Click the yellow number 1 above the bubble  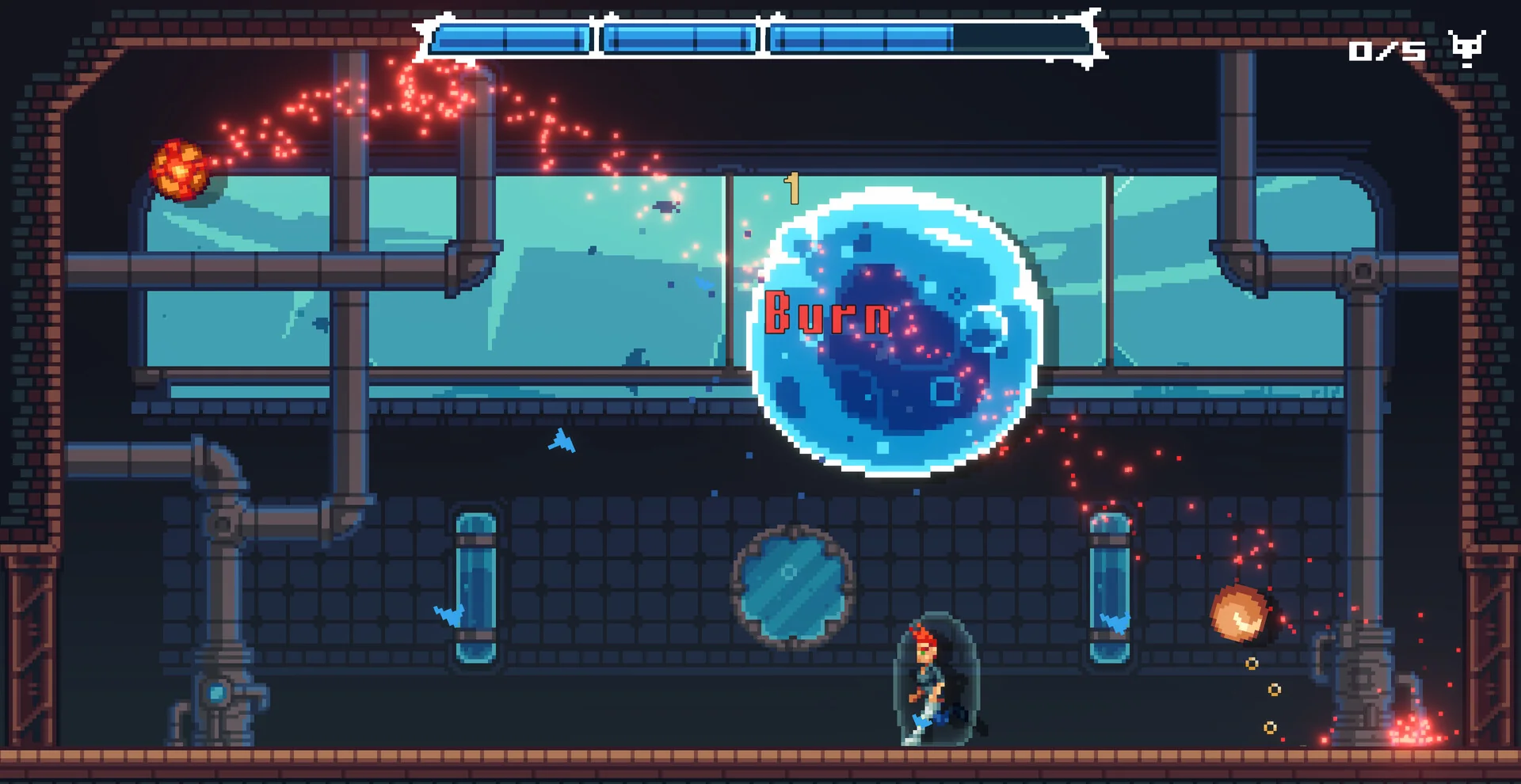click(791, 188)
